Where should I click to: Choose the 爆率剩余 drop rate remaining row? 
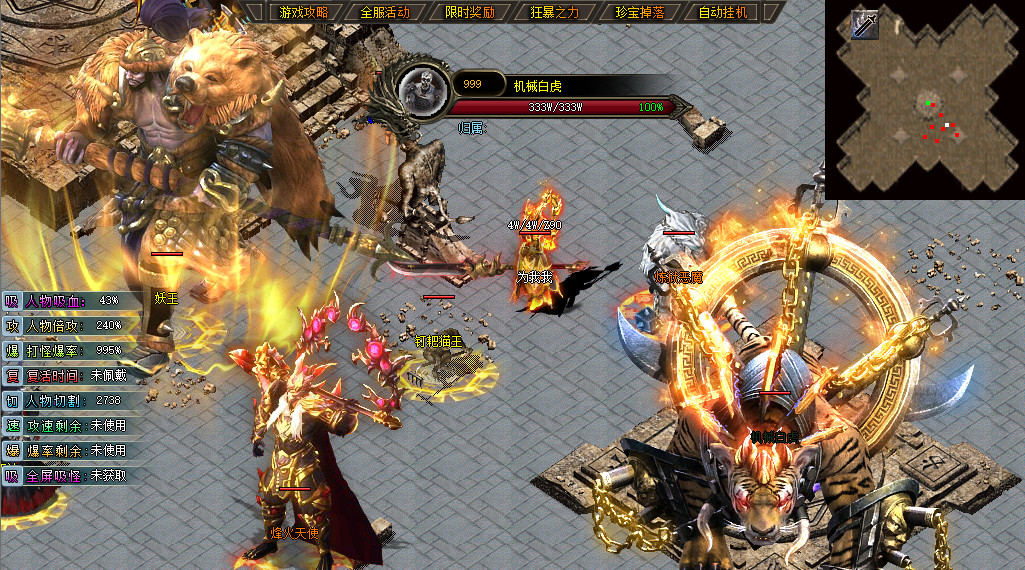point(70,451)
